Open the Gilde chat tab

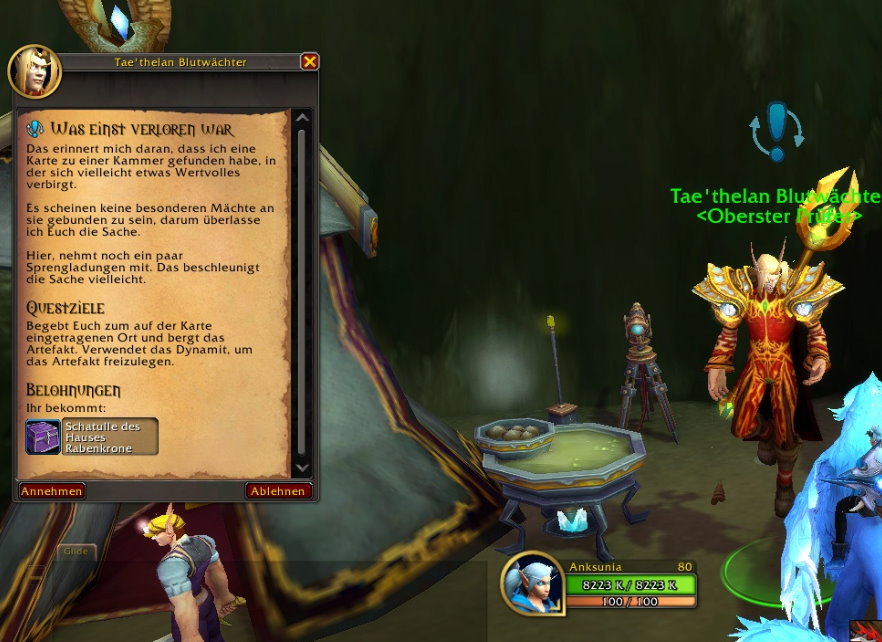click(x=76, y=551)
